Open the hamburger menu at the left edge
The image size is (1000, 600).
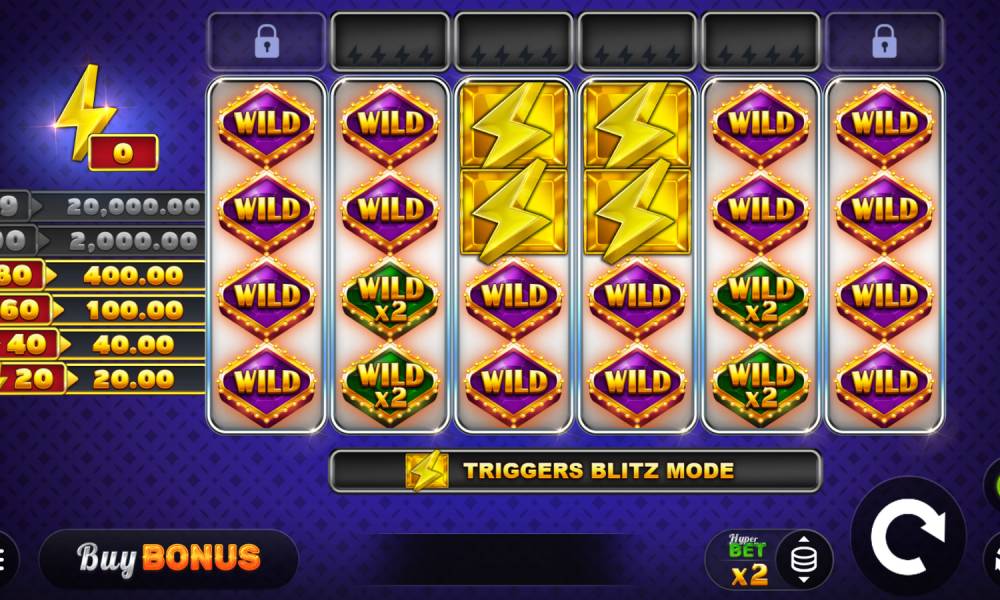click(x=4, y=558)
